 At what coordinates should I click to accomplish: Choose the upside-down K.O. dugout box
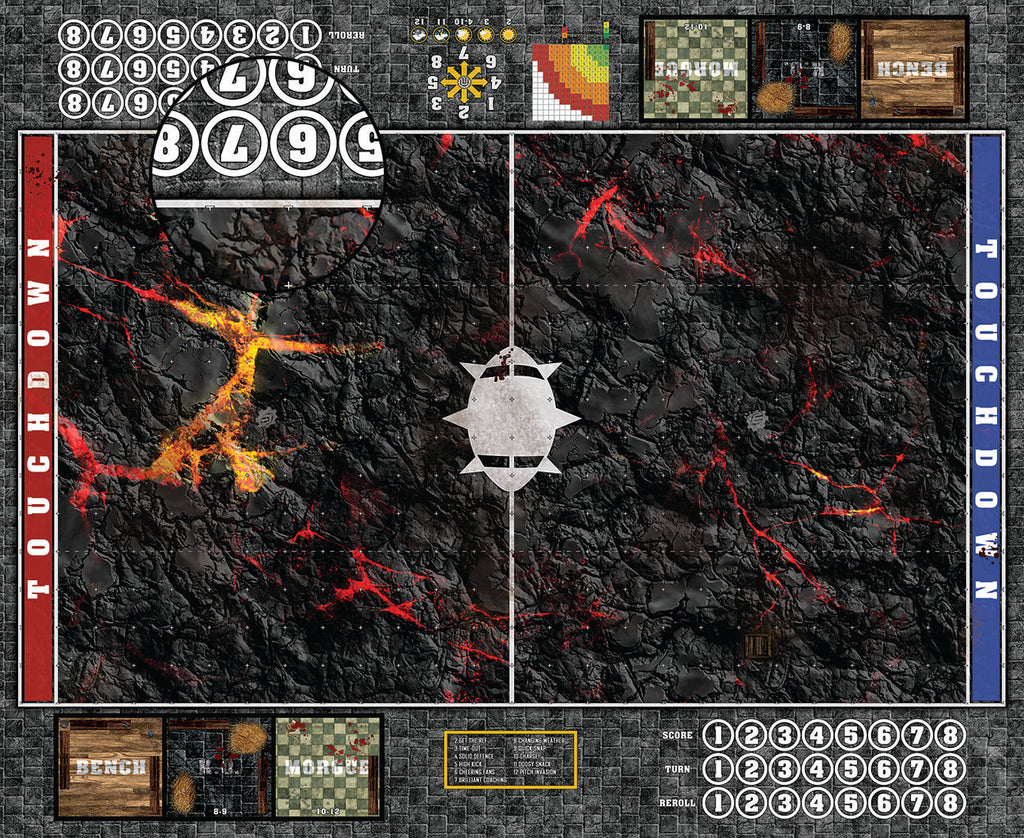[804, 69]
